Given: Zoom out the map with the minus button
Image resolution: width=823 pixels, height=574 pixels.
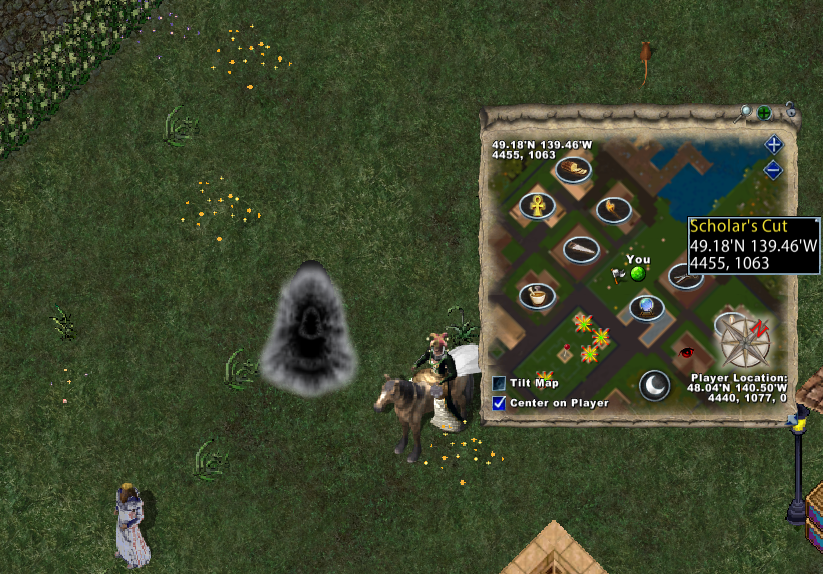Looking at the screenshot, I should pyautogui.click(x=773, y=170).
